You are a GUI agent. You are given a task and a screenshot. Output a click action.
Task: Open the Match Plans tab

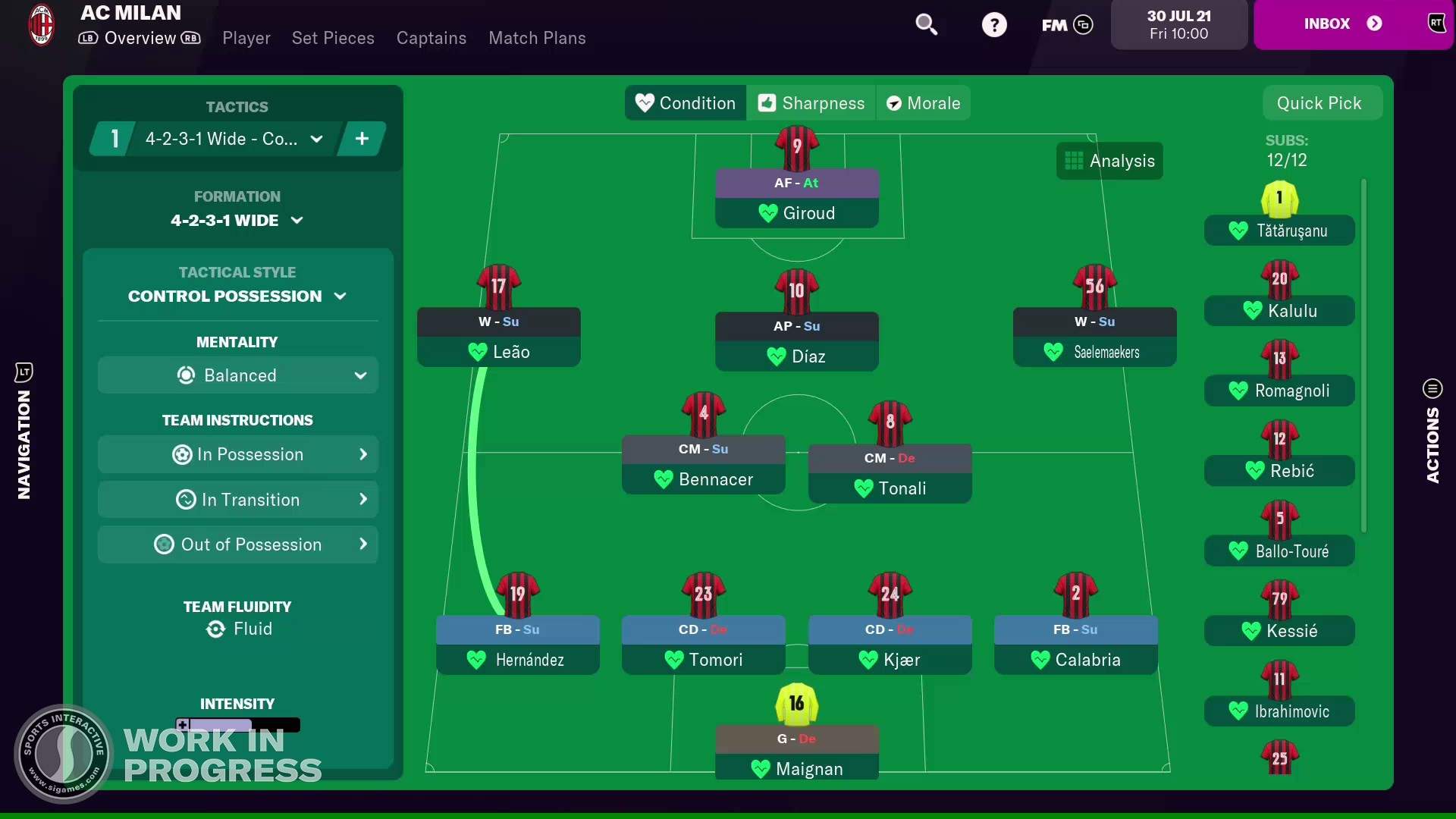click(537, 38)
